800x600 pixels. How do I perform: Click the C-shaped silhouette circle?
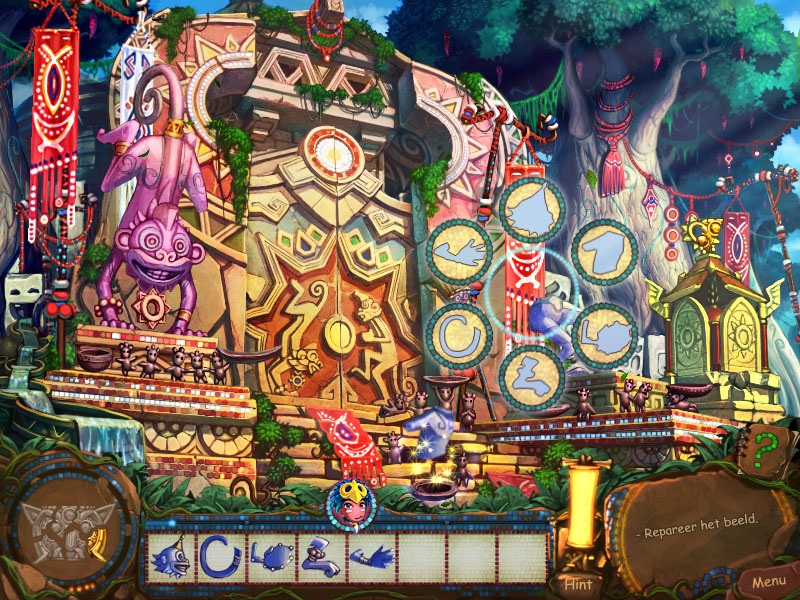coord(459,331)
